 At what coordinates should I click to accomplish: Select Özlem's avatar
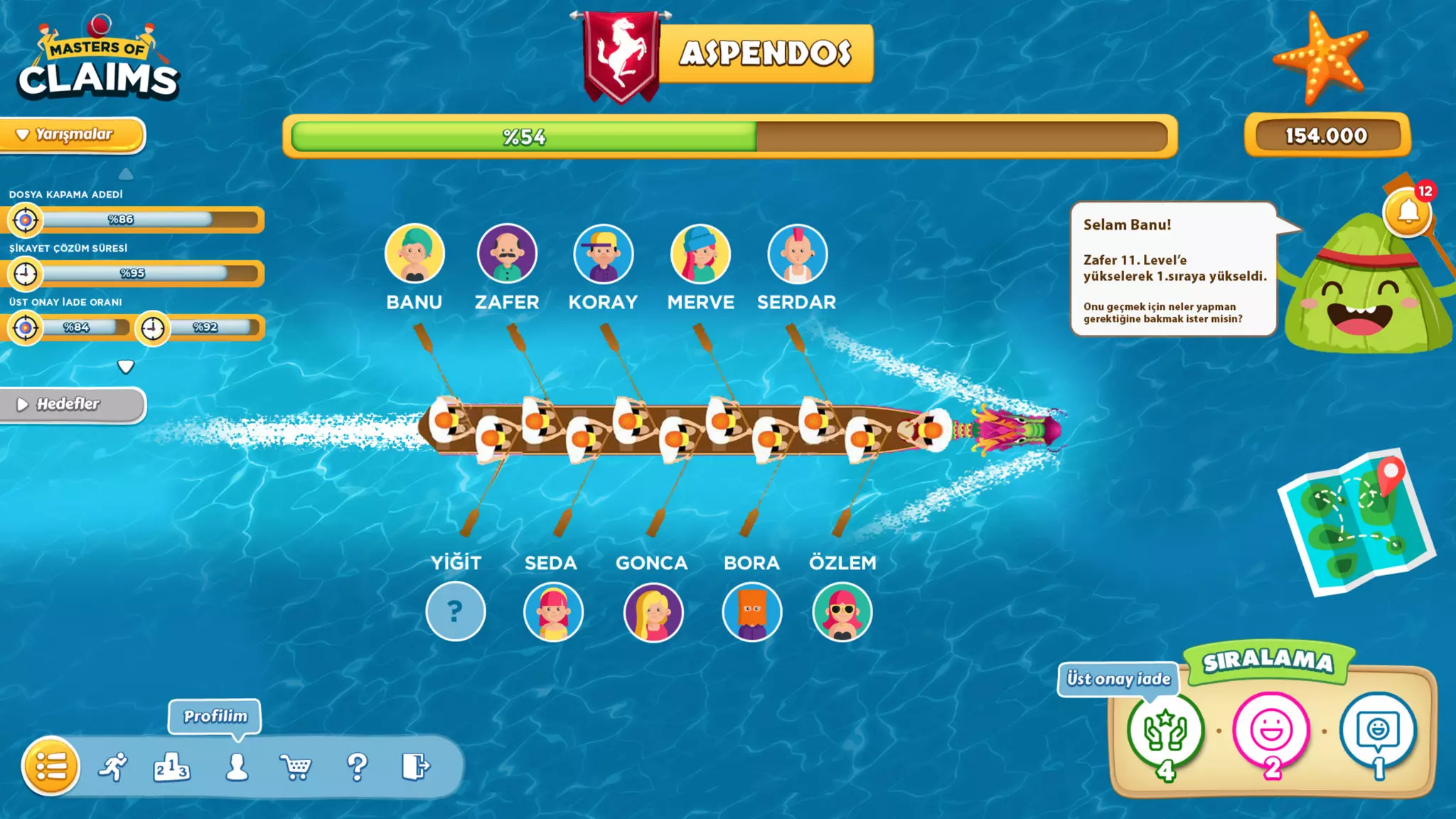click(842, 611)
